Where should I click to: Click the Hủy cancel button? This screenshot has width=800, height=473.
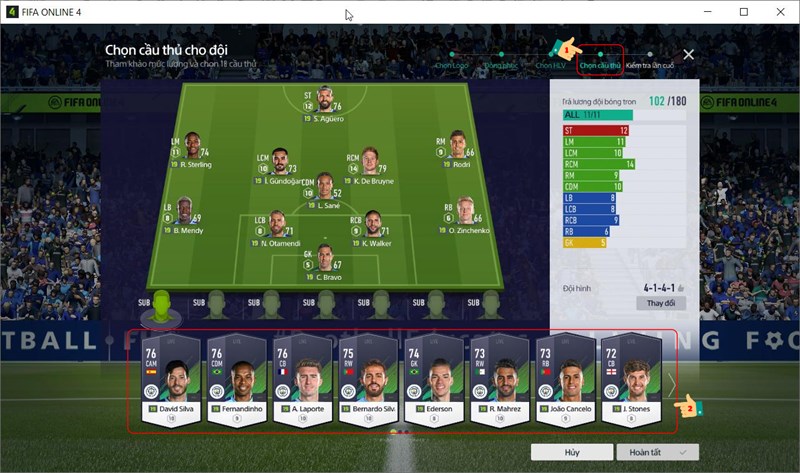click(x=572, y=453)
